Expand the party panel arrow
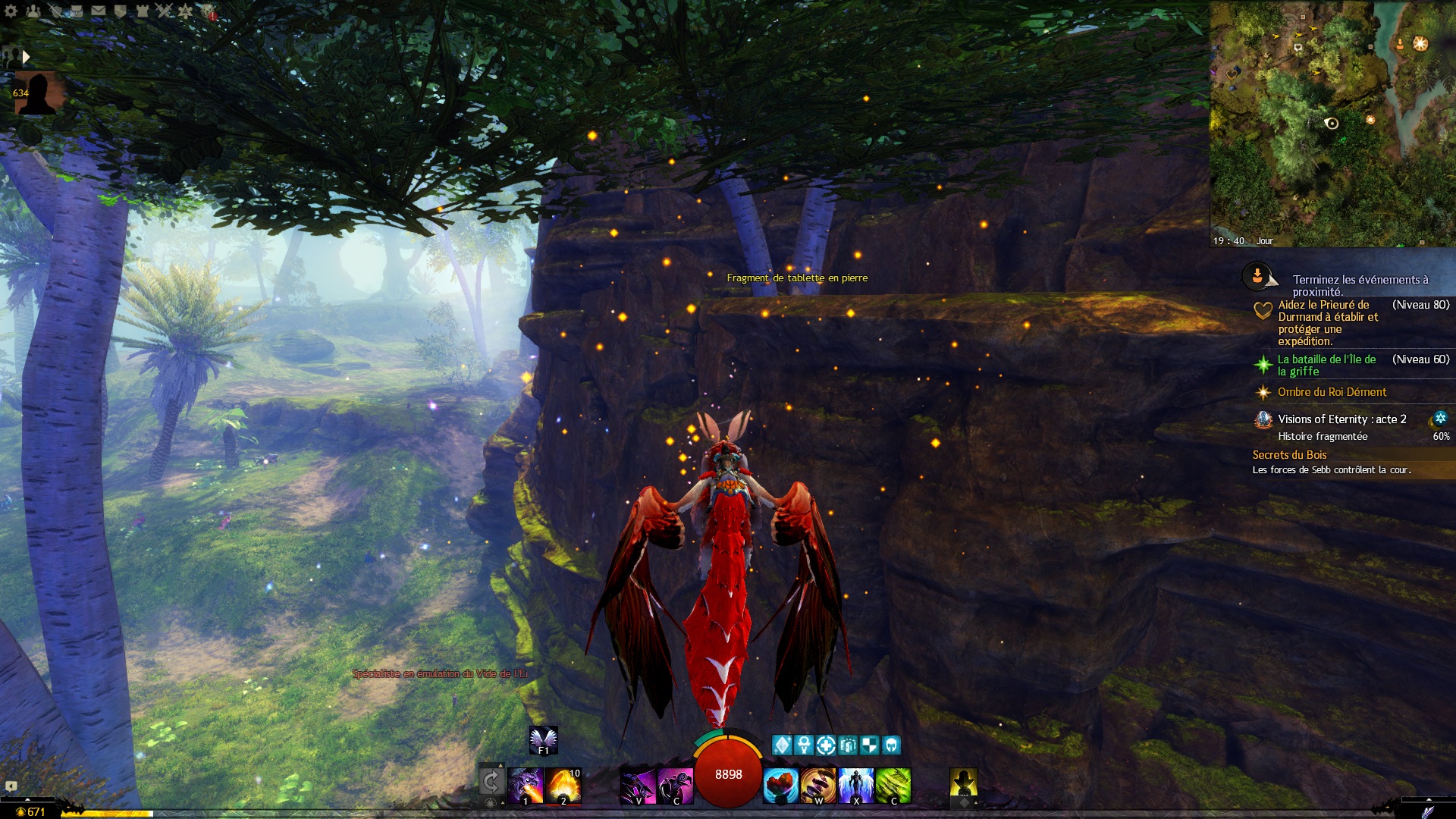Viewport: 1456px width, 819px height. click(x=27, y=56)
